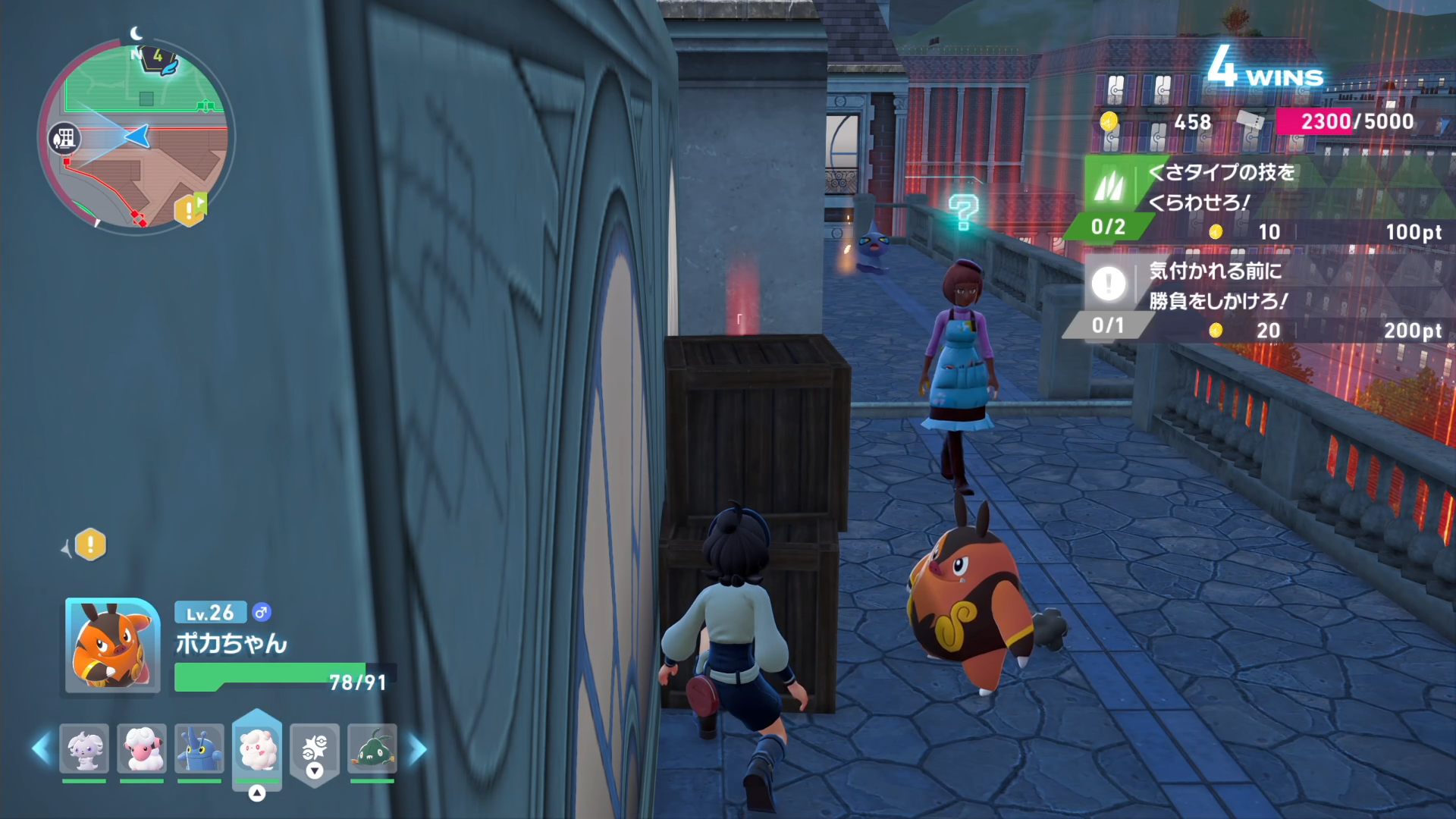This screenshot has height=819, width=1456.
Task: Cycle the party bar right with the arrow
Action: 418,748
